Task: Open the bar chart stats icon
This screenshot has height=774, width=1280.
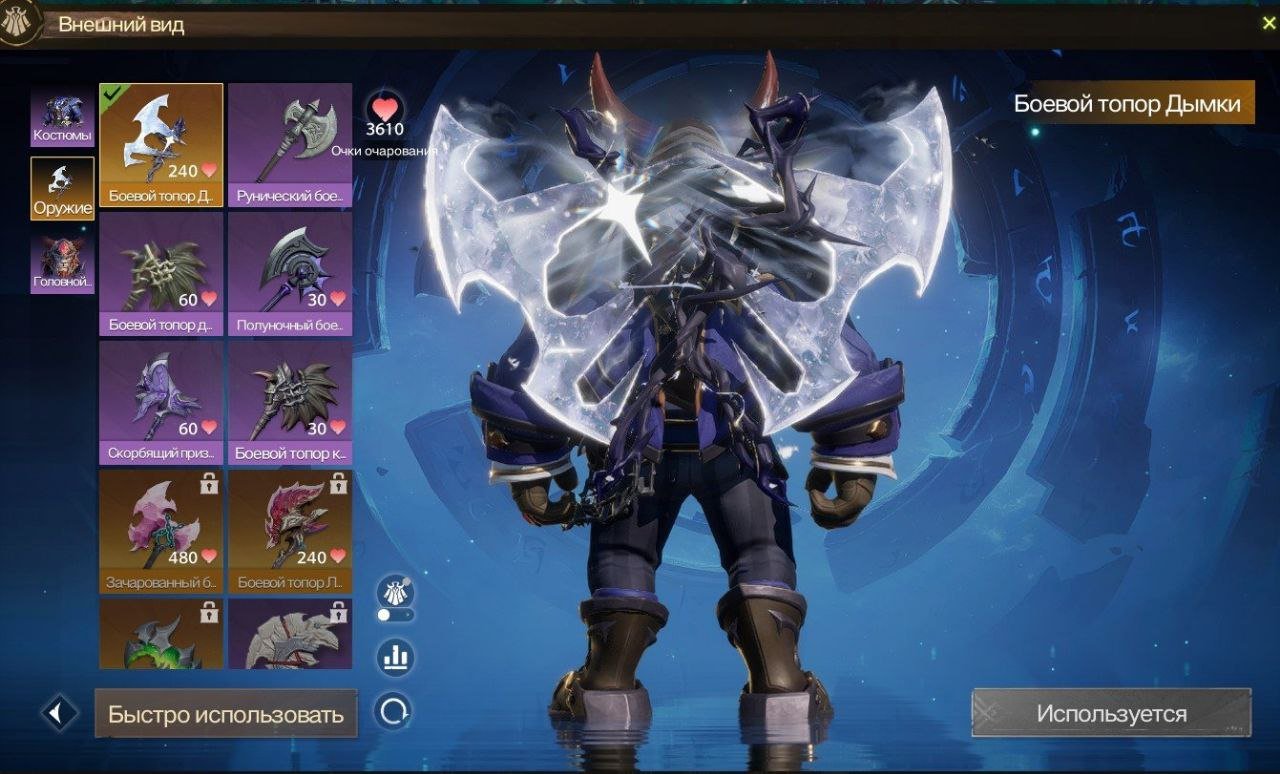Action: click(x=395, y=658)
